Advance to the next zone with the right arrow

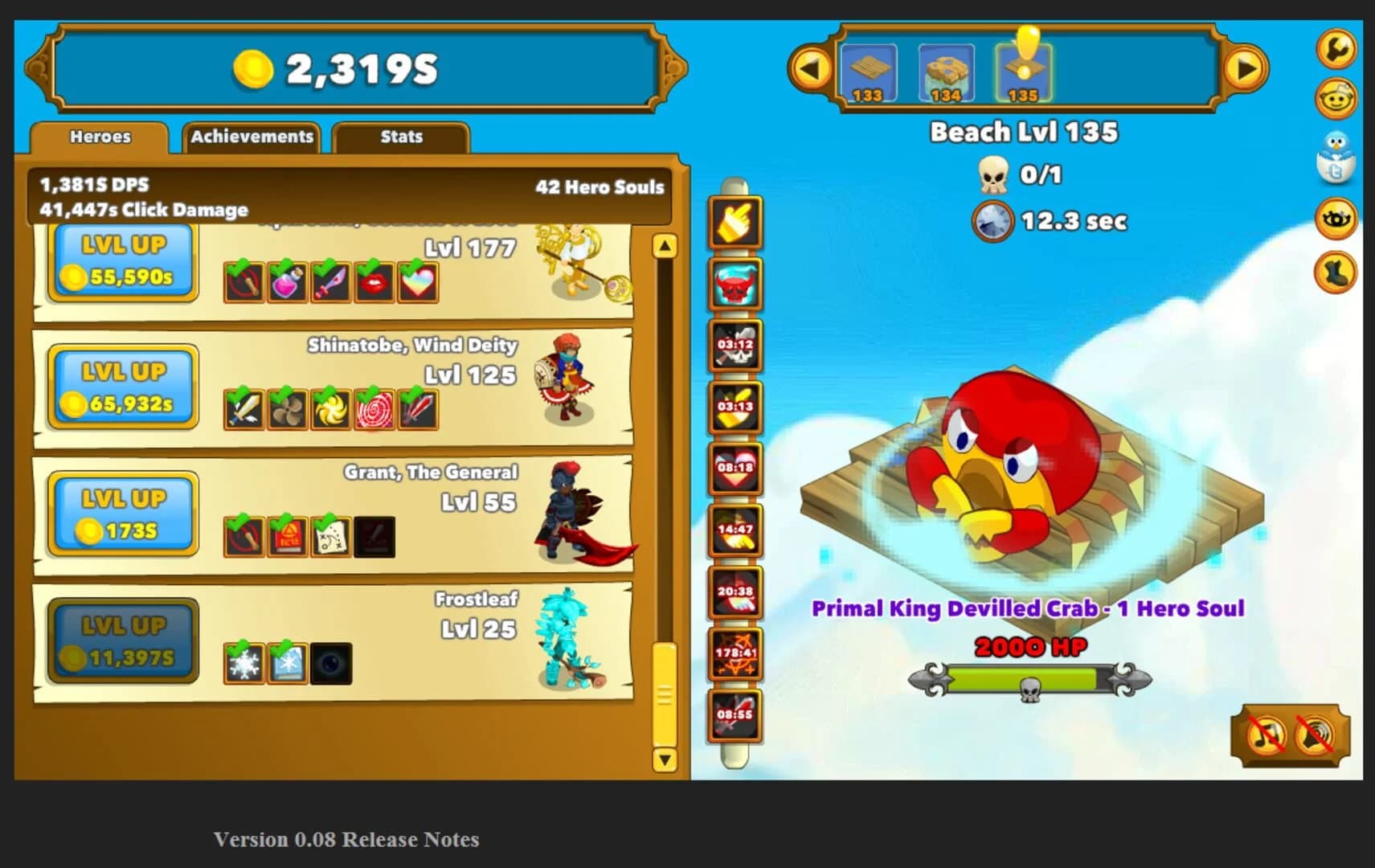click(x=1245, y=68)
